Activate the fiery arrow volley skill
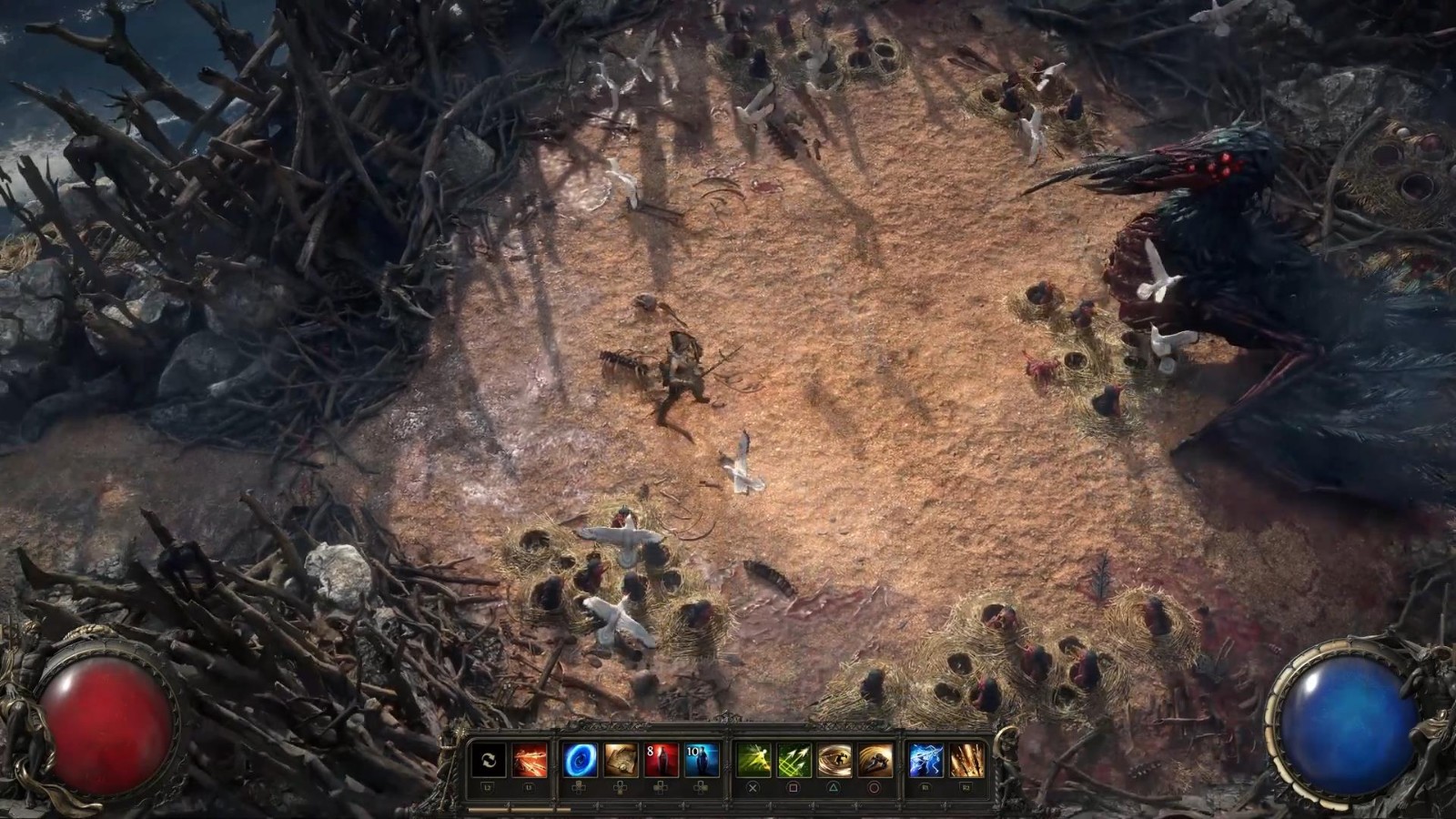 tap(530, 760)
